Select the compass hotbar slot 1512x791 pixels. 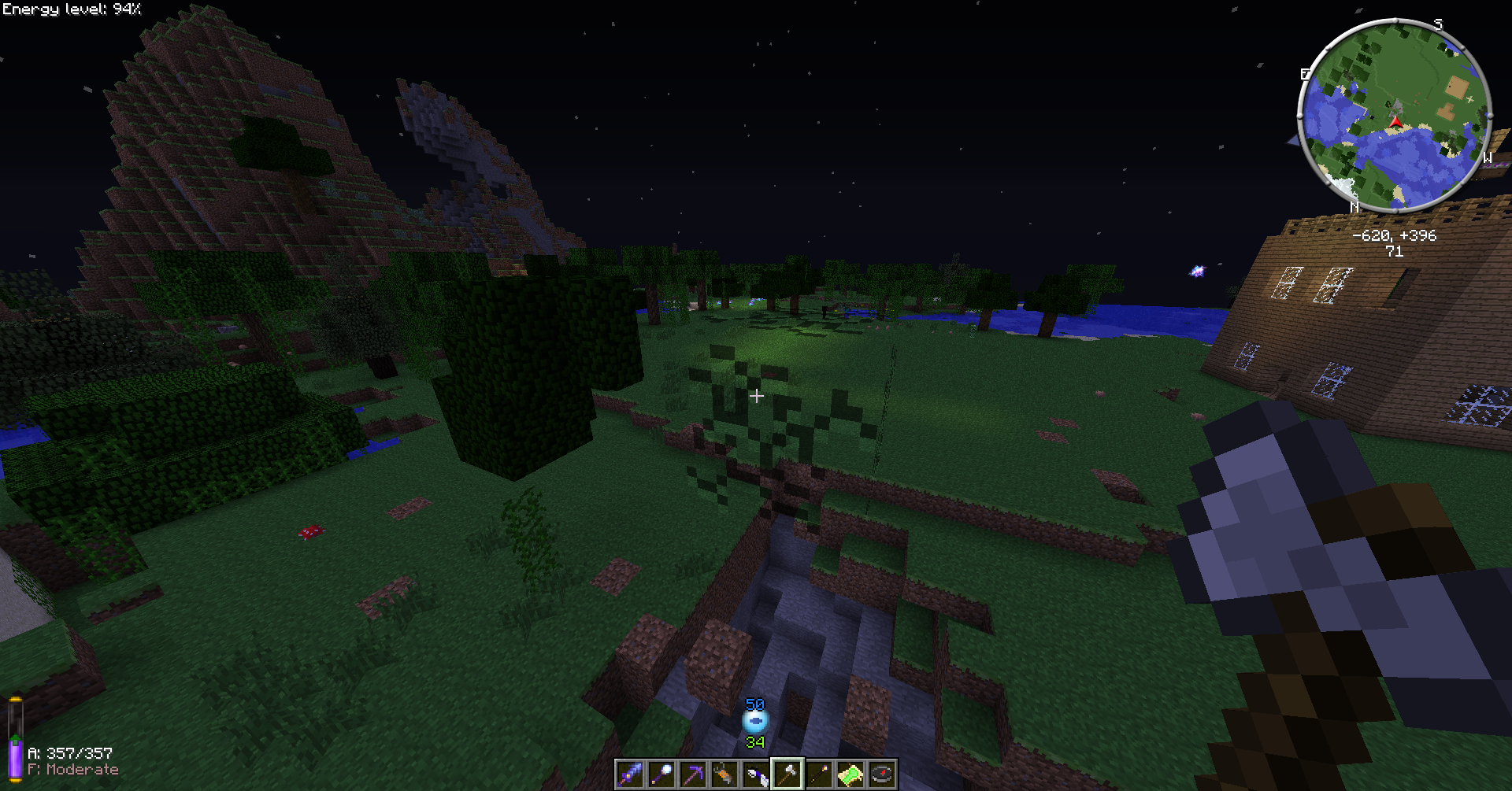tap(882, 774)
